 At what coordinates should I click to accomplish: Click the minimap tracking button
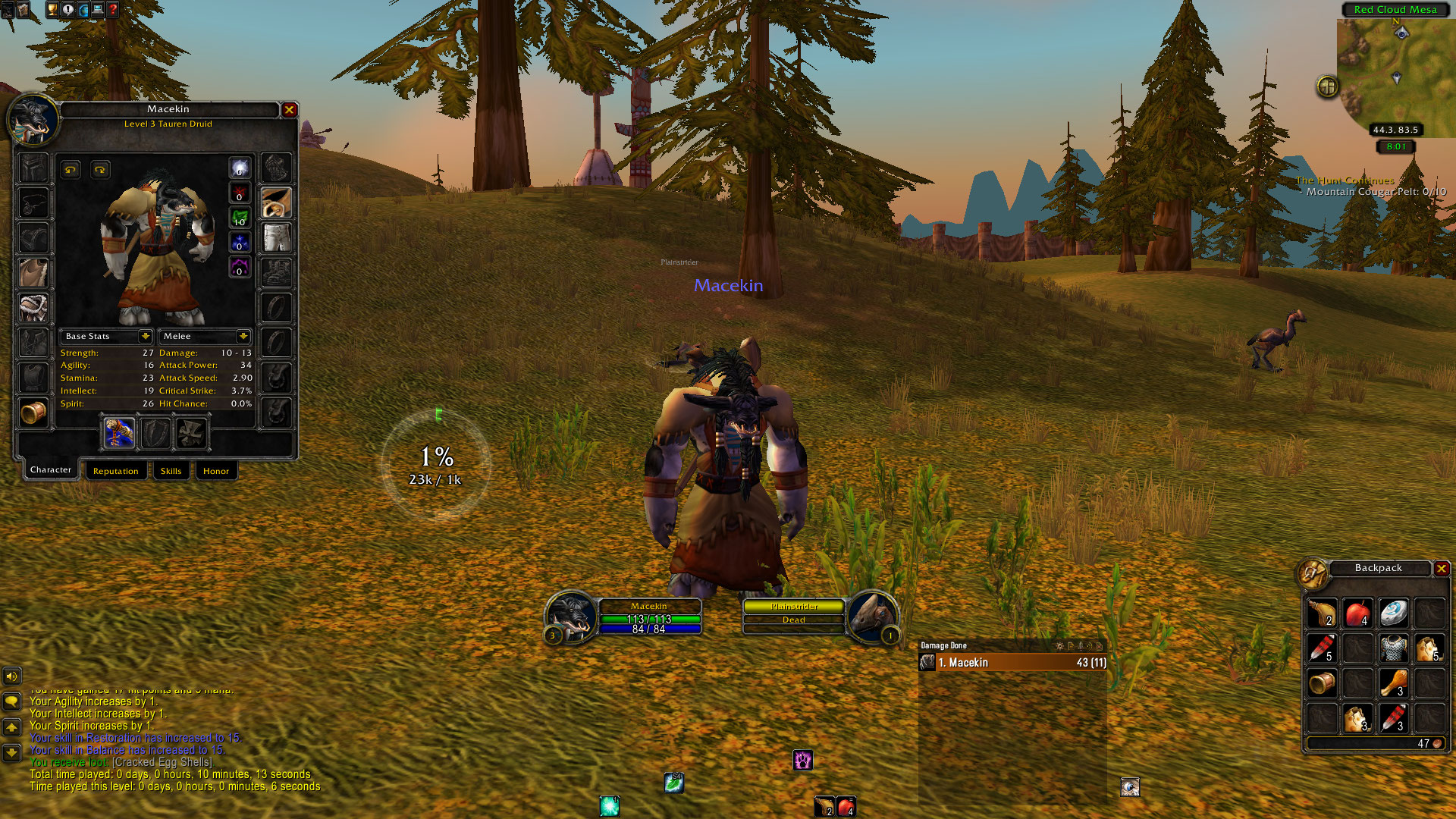pyautogui.click(x=1327, y=86)
